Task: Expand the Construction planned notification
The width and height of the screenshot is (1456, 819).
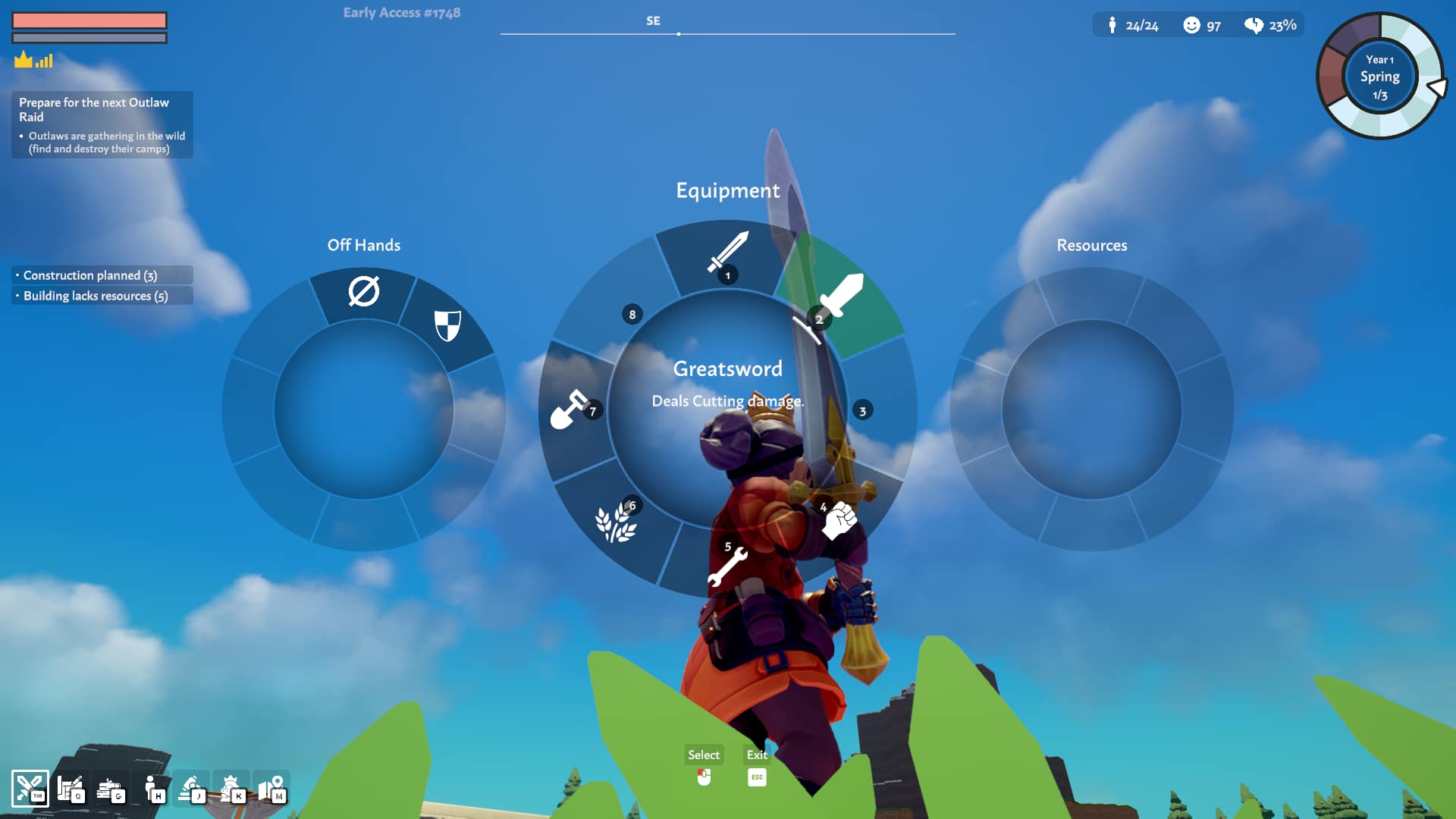Action: [102, 275]
